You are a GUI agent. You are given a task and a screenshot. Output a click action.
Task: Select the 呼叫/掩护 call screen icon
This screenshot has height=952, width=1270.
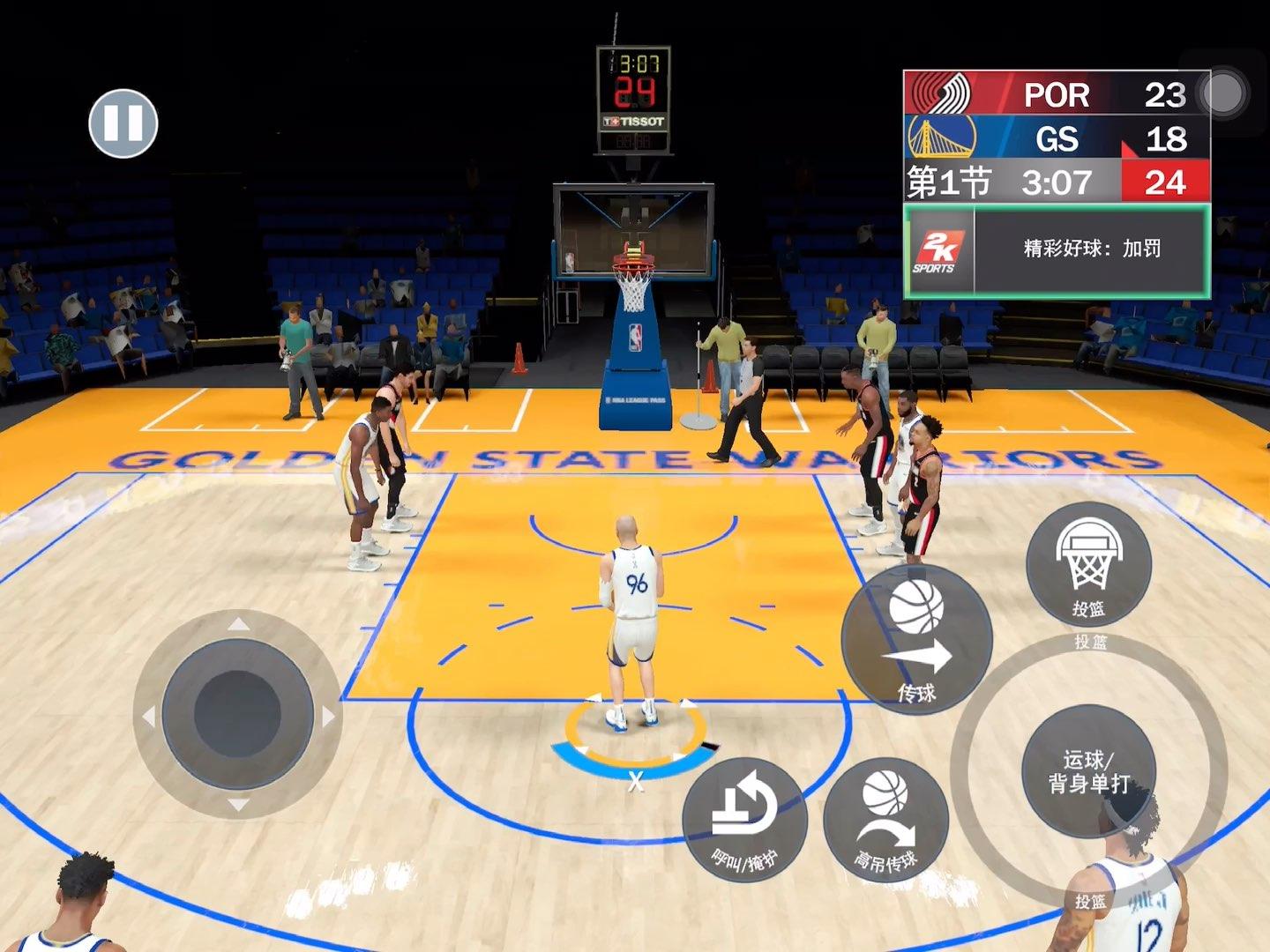(745, 820)
